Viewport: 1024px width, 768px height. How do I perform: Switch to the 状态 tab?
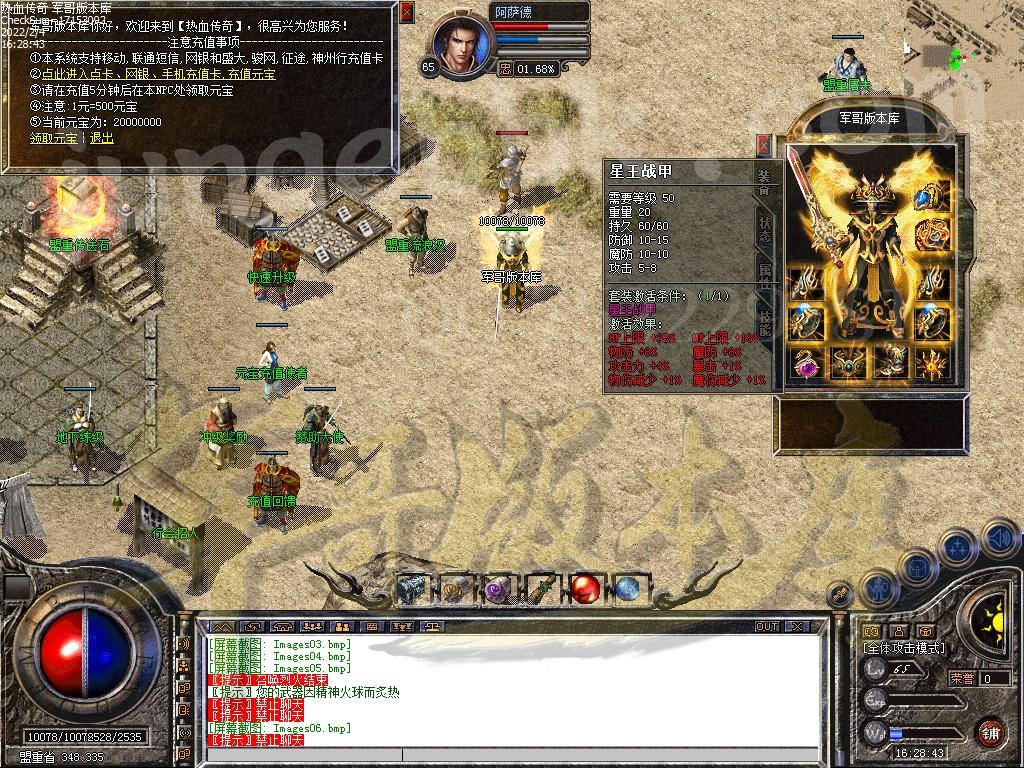click(x=764, y=229)
